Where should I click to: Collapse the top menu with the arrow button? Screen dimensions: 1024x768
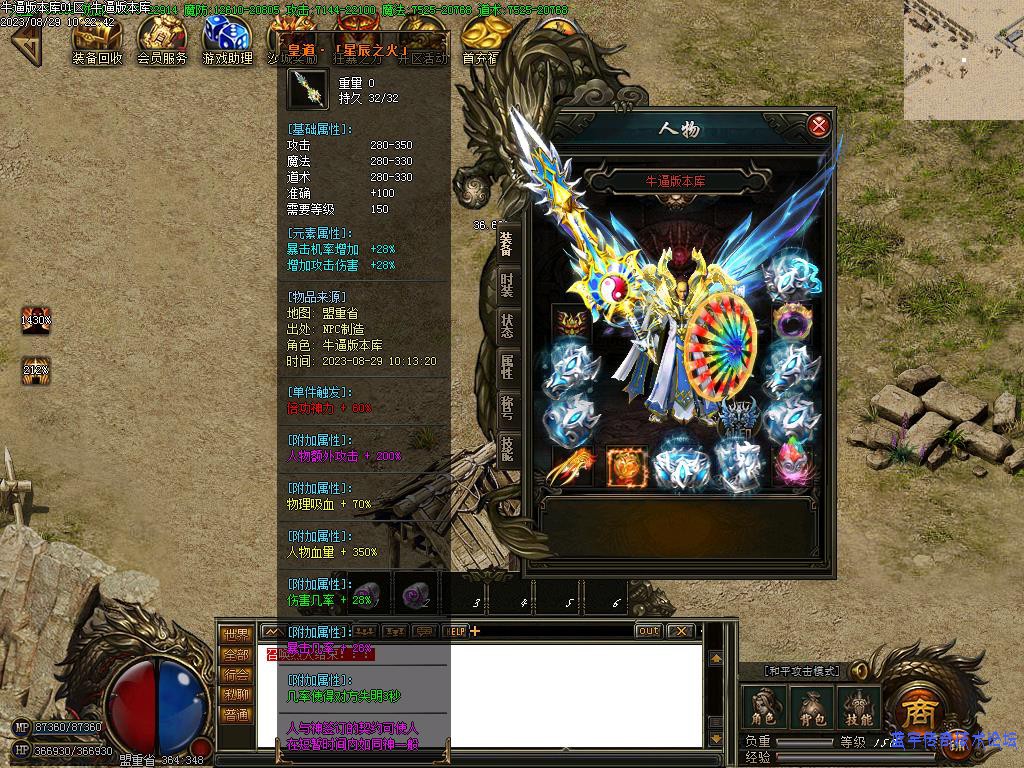(25, 43)
